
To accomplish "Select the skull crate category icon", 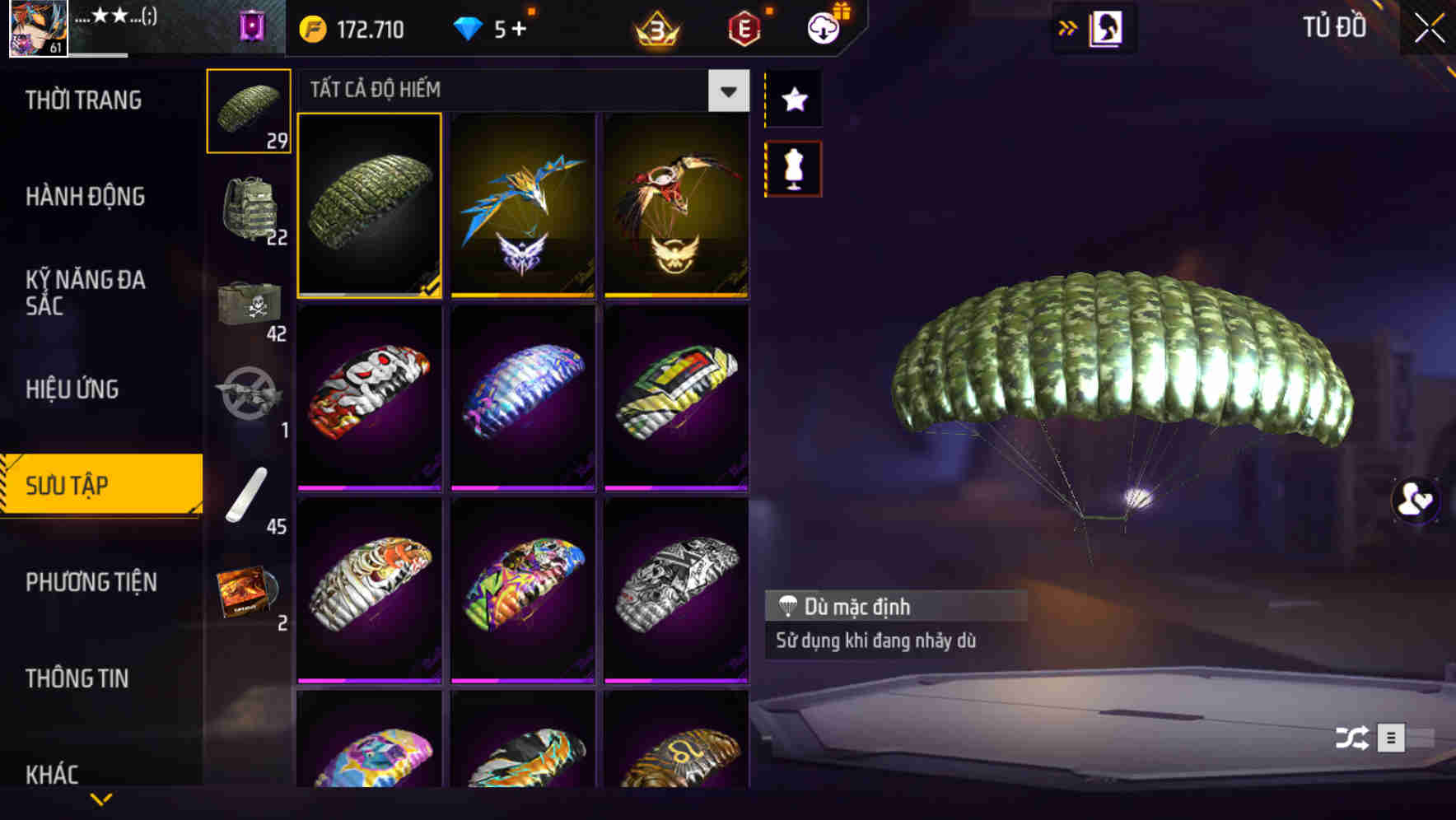I will click(x=249, y=305).
